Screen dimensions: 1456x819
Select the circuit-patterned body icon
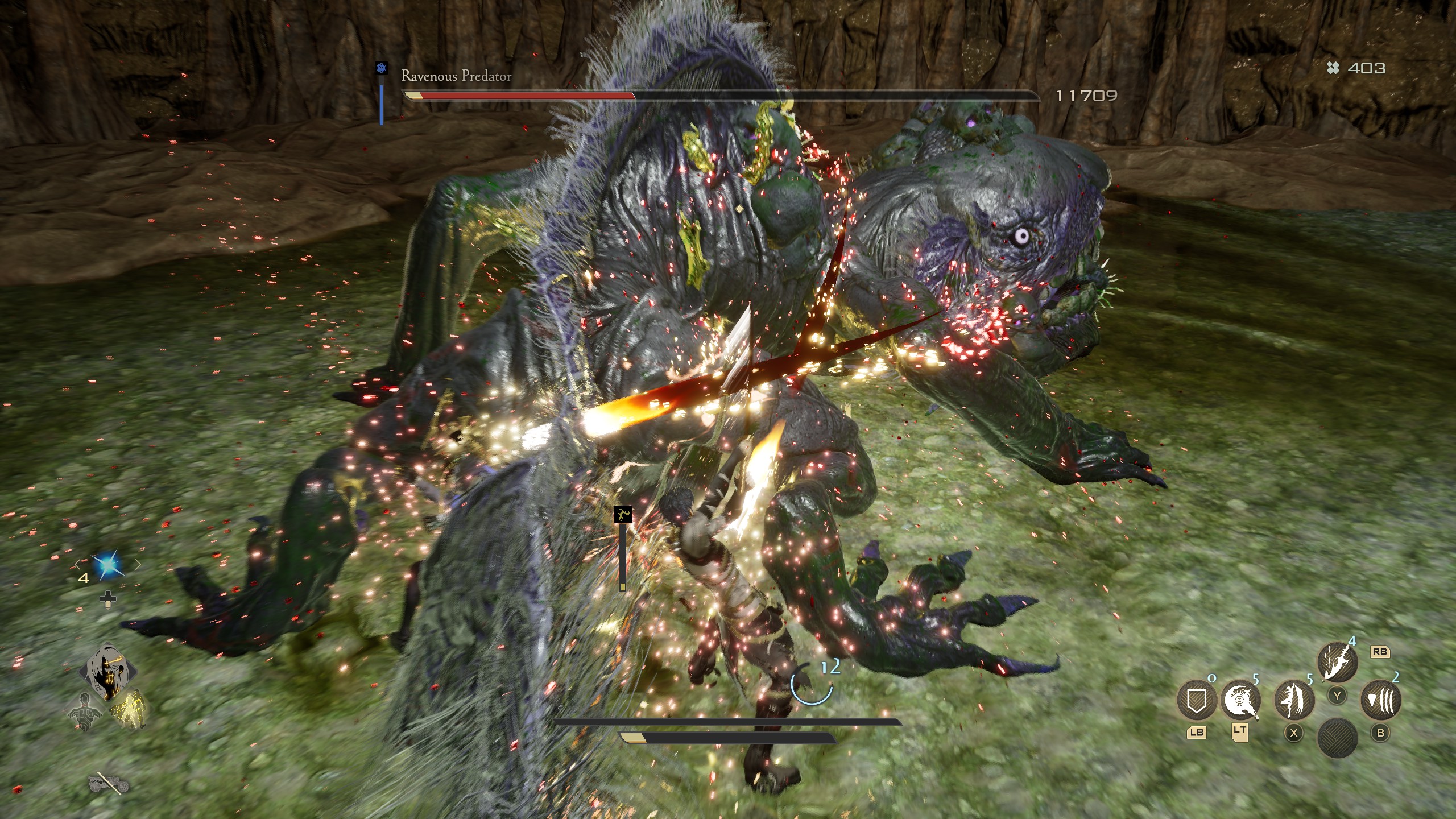click(86, 711)
